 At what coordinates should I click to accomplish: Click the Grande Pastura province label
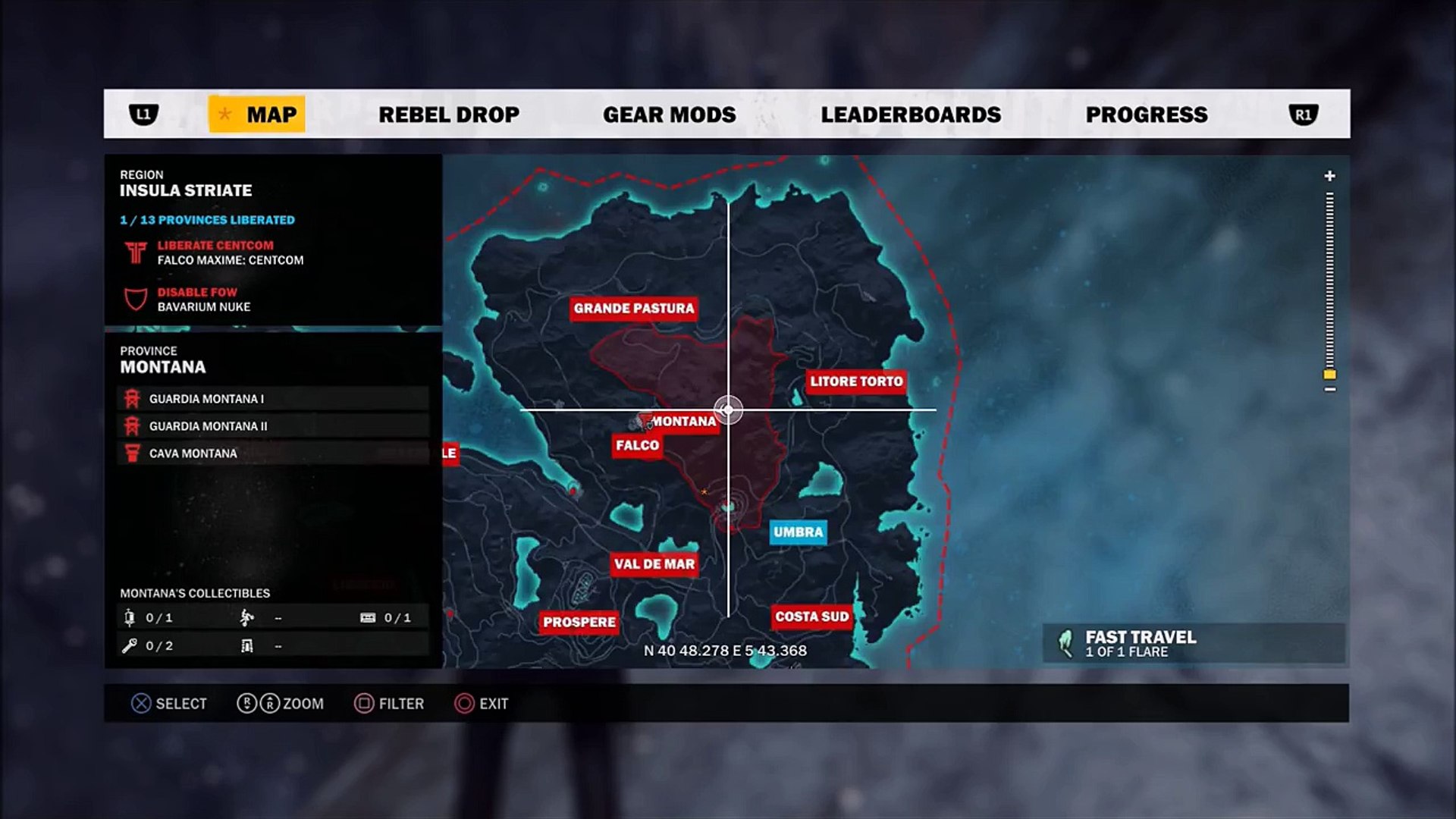634,308
